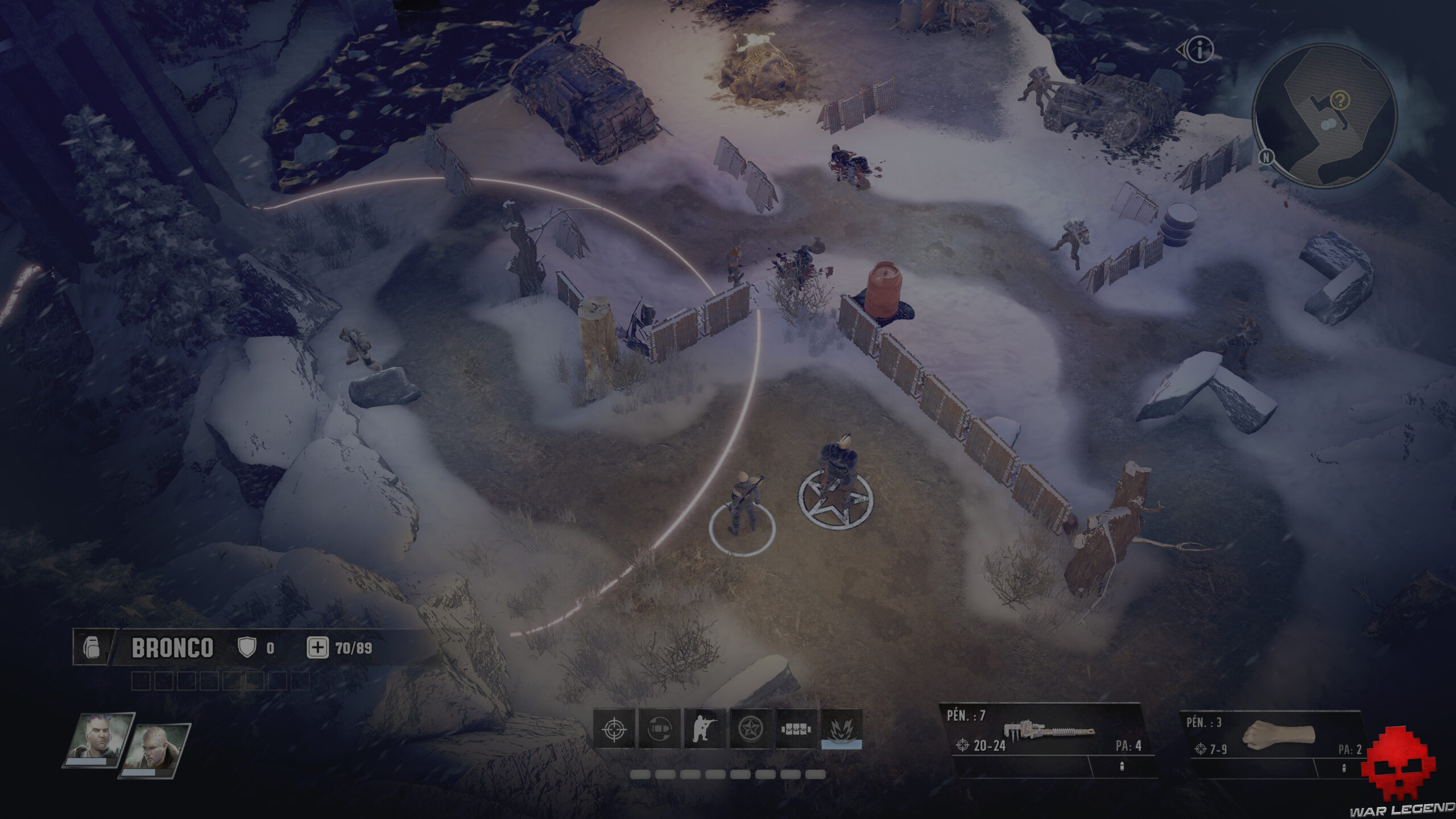Choose the ammo belt defend ability

[796, 729]
